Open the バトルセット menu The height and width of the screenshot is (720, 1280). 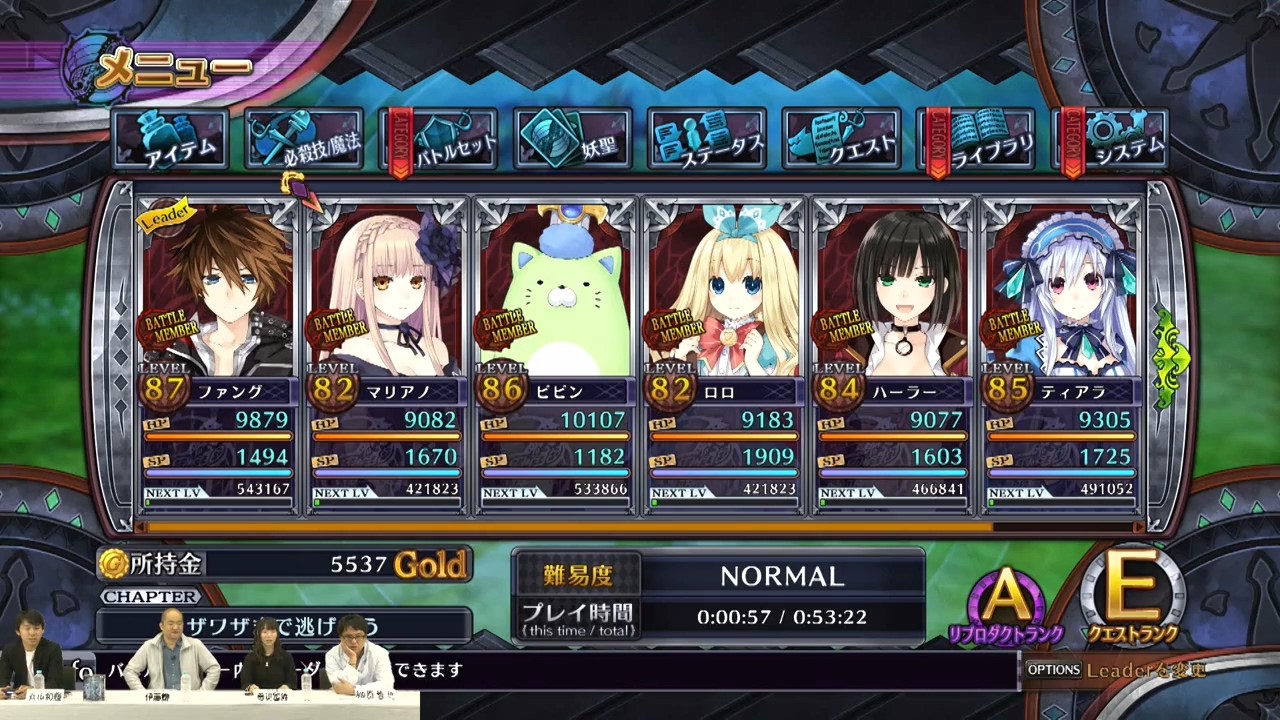click(x=440, y=139)
